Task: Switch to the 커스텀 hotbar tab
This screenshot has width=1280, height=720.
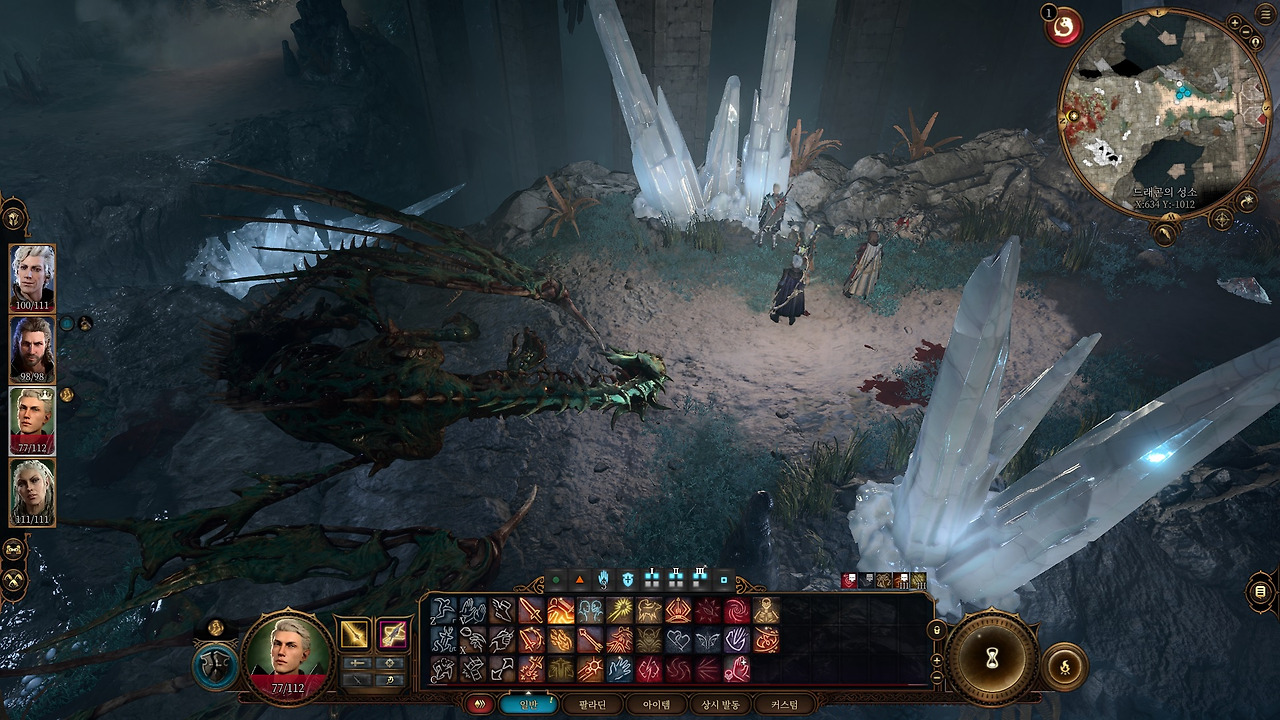Action: click(x=784, y=705)
